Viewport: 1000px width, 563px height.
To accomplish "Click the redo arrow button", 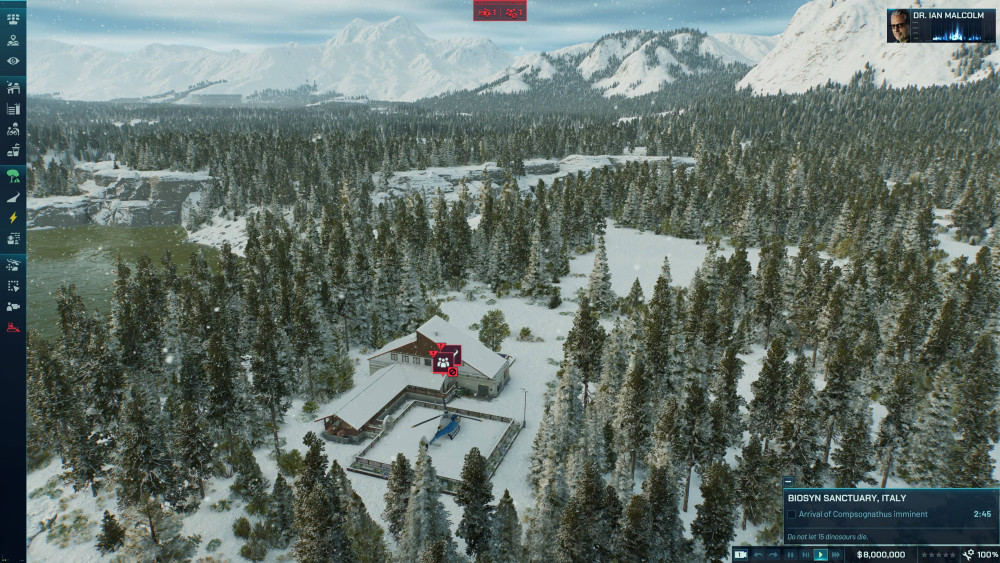I will tap(773, 554).
